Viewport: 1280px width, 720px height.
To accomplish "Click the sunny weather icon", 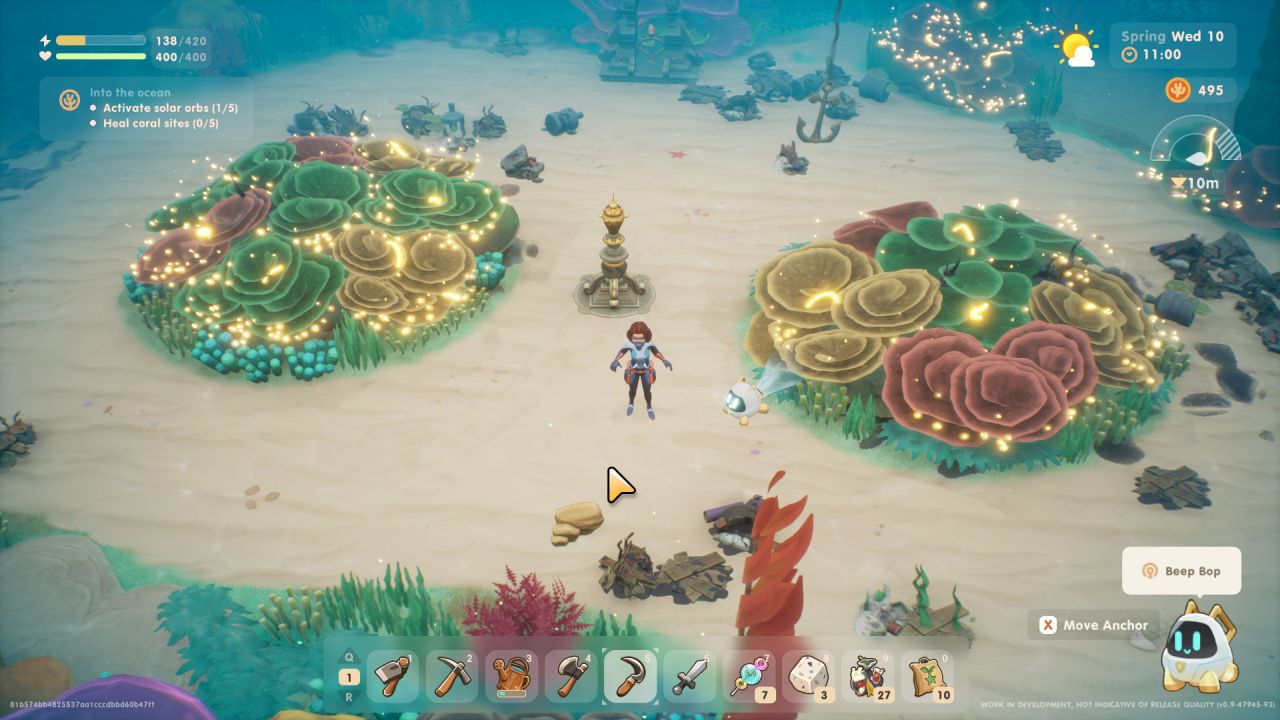I will coord(1076,46).
